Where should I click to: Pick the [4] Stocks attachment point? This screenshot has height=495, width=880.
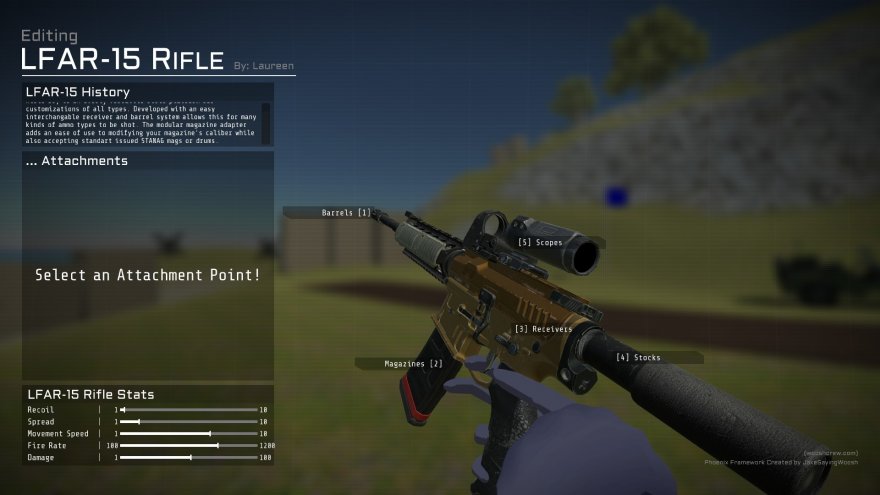[x=638, y=357]
